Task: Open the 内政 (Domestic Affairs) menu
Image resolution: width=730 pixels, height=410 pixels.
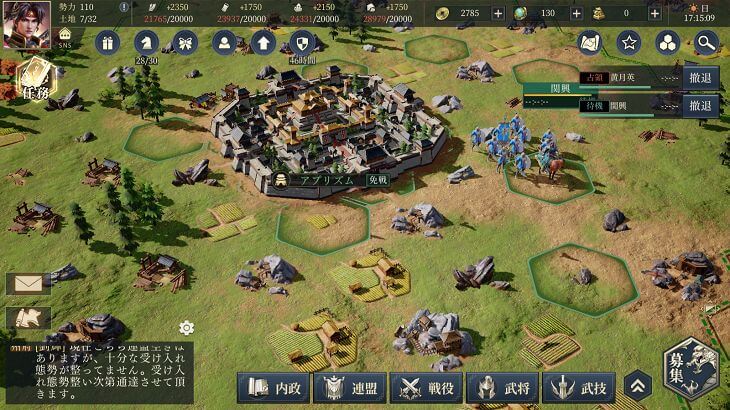Action: point(272,387)
